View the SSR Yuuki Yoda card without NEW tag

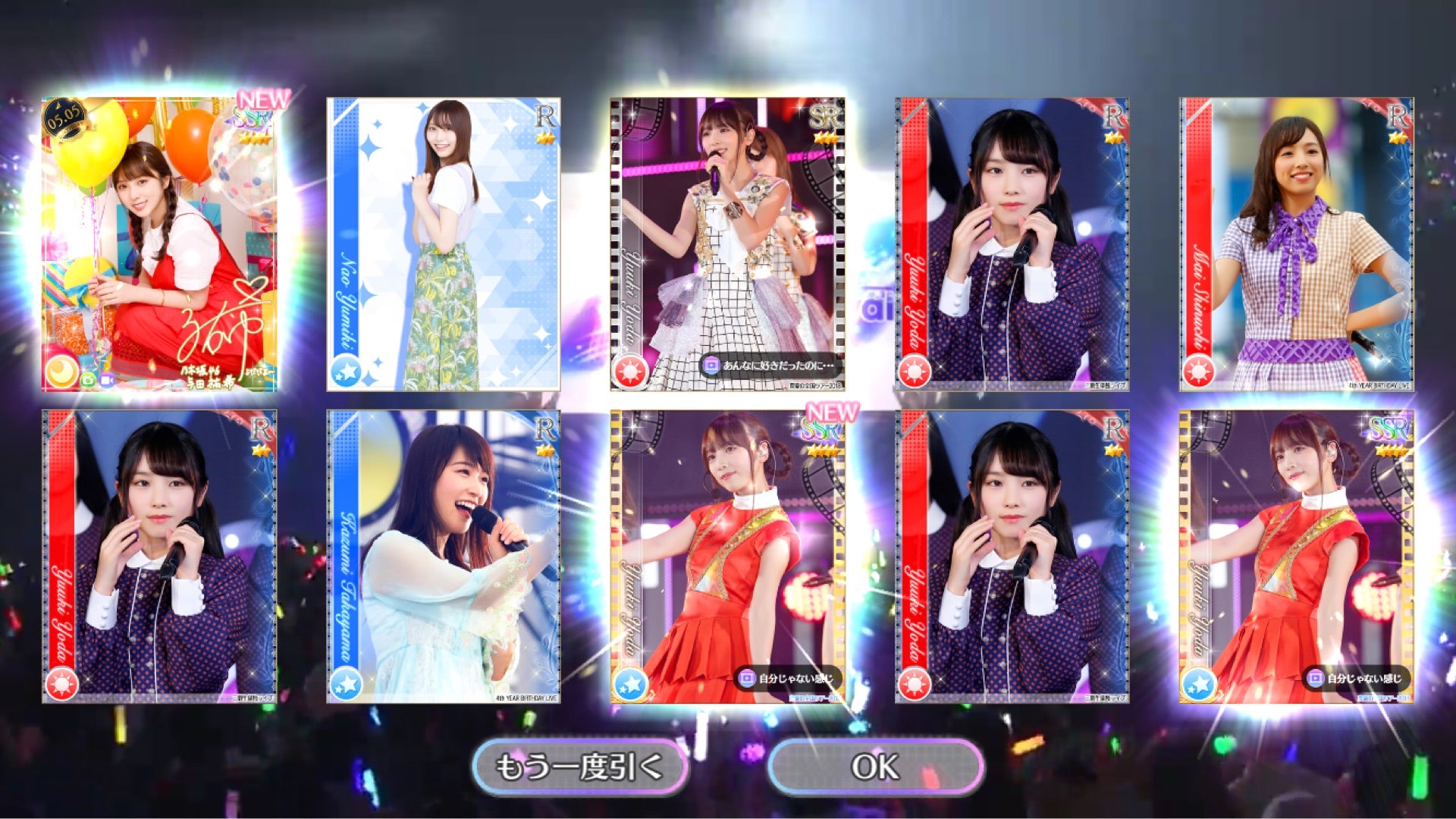[x=1297, y=557]
